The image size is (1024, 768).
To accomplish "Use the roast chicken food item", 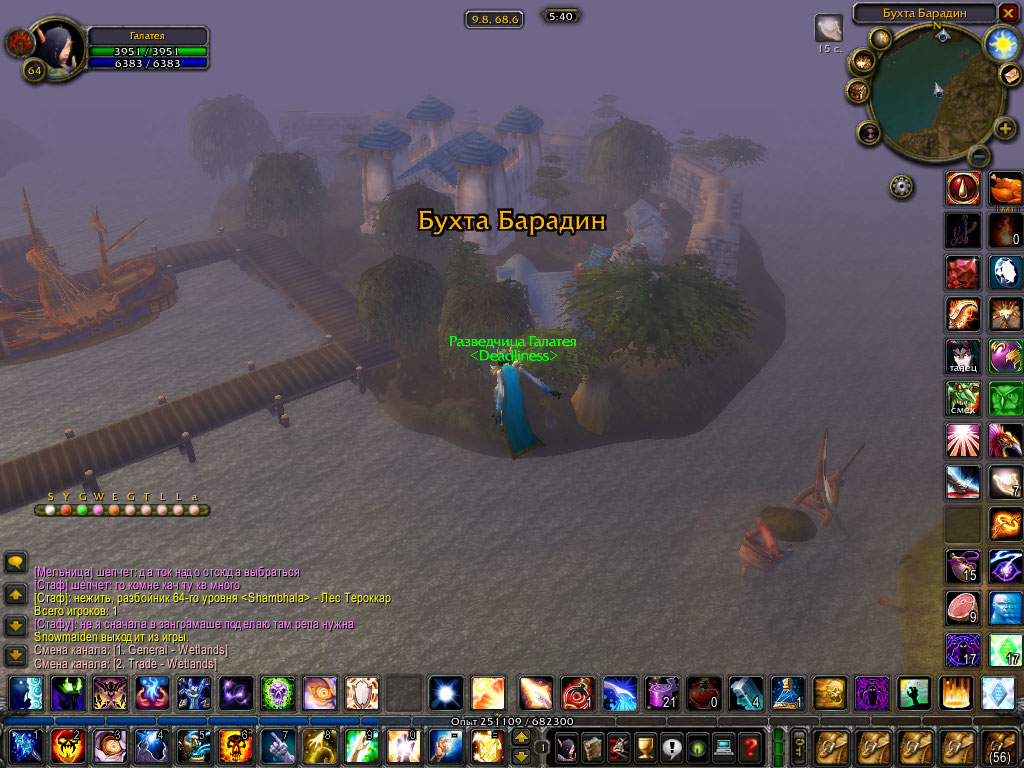I will (x=1005, y=188).
